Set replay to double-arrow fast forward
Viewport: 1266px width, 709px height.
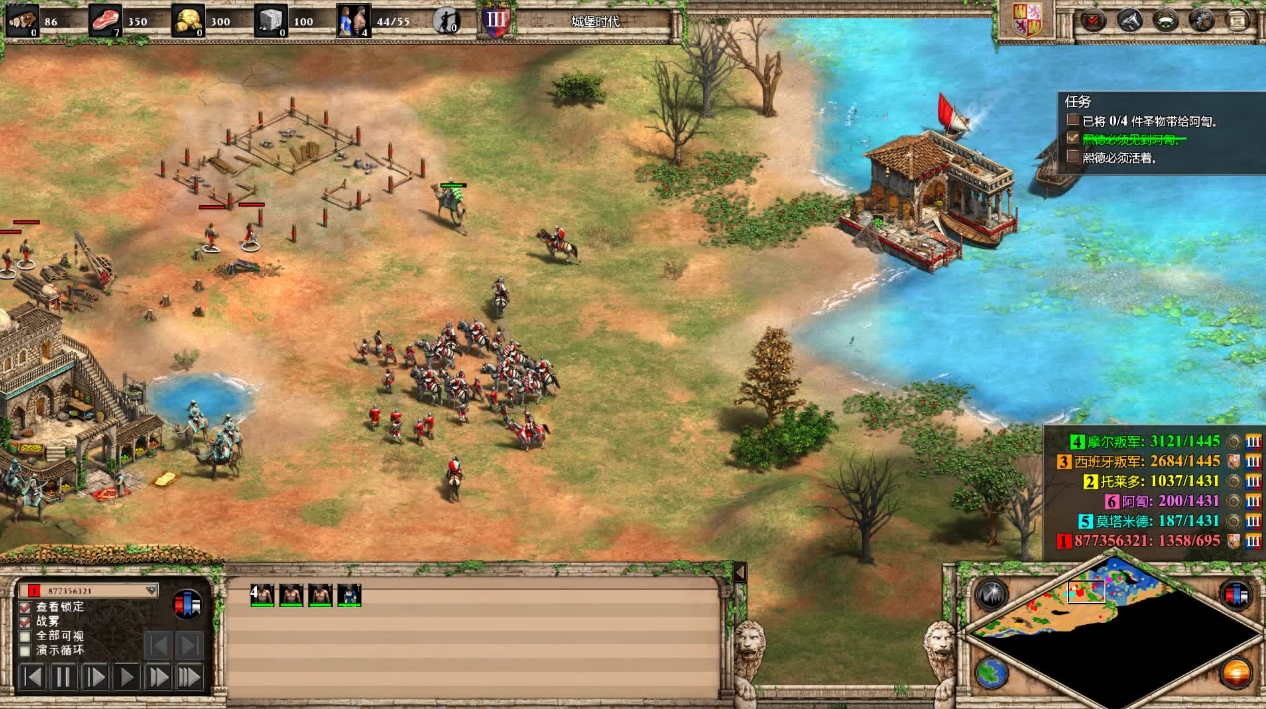click(158, 677)
